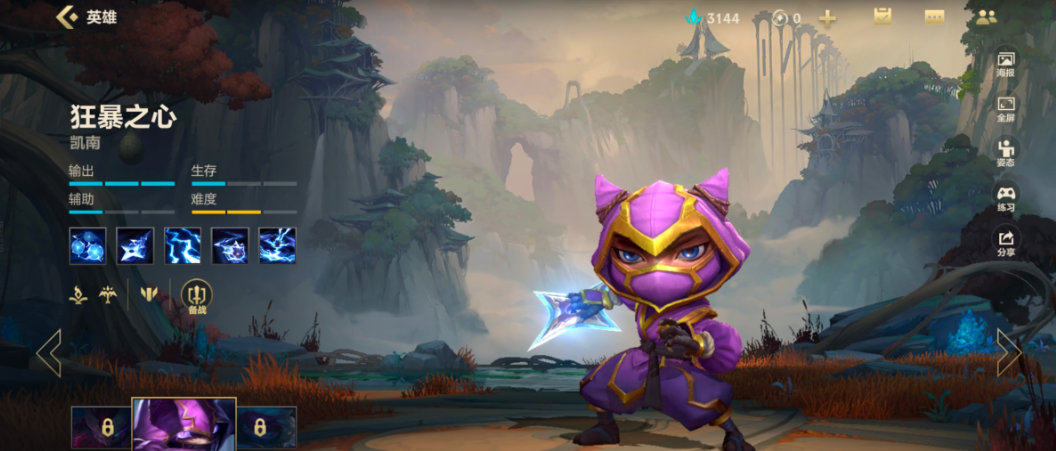Open the 备战 loadout button
The image size is (1056, 451).
click(x=197, y=297)
